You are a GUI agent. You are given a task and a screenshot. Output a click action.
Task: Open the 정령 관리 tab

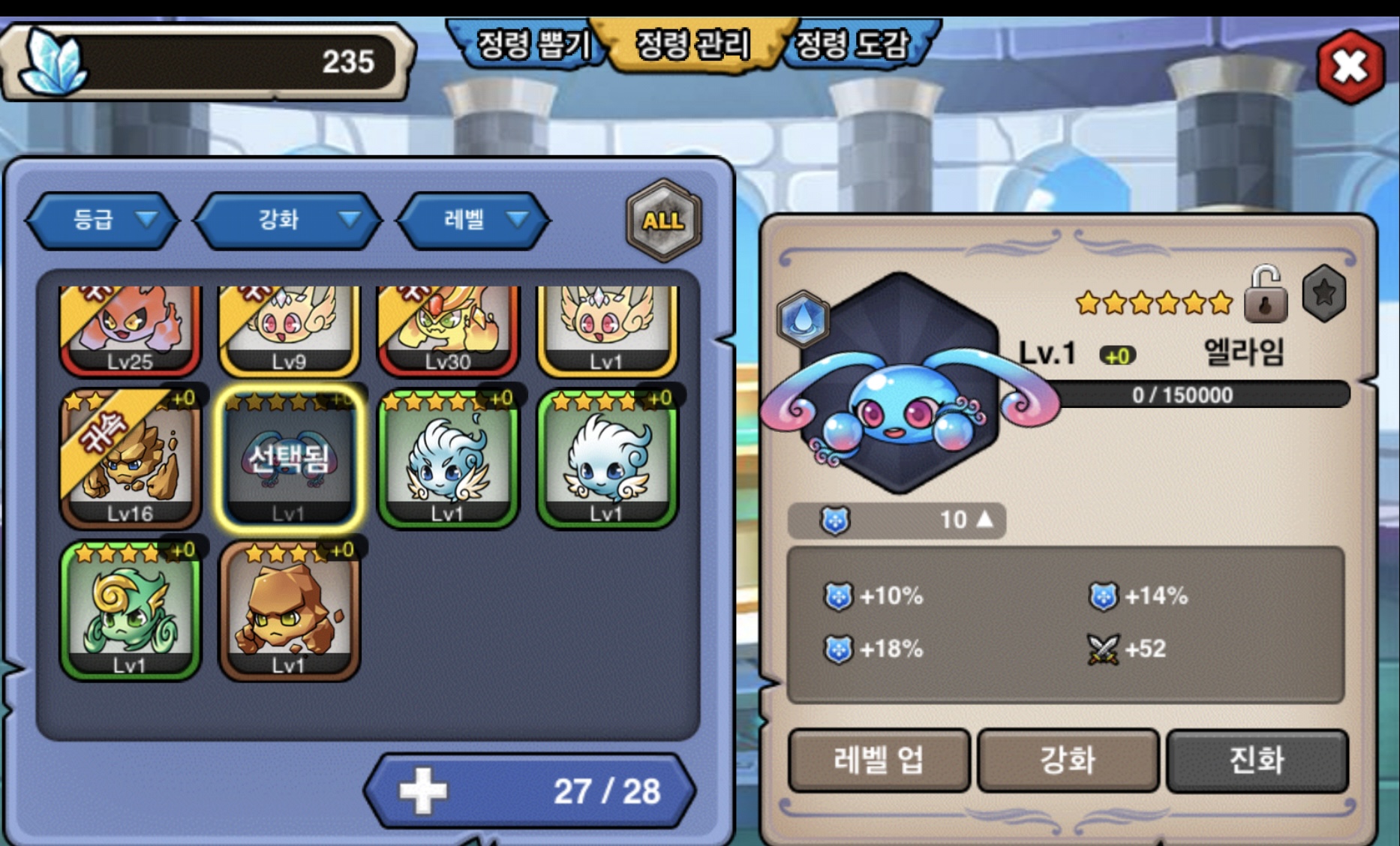(692, 45)
